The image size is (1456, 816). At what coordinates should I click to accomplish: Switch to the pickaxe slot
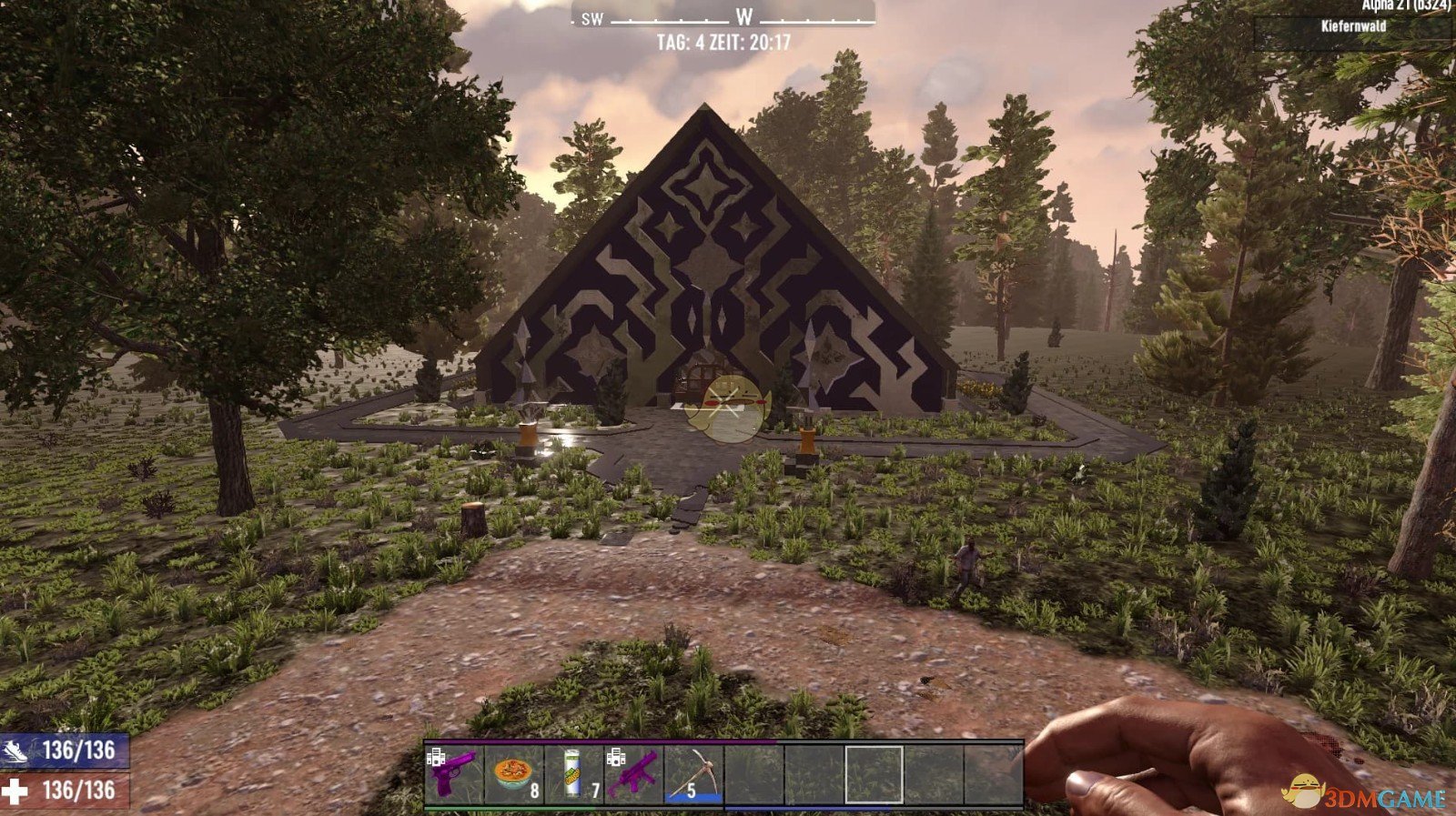pyautogui.click(x=694, y=774)
